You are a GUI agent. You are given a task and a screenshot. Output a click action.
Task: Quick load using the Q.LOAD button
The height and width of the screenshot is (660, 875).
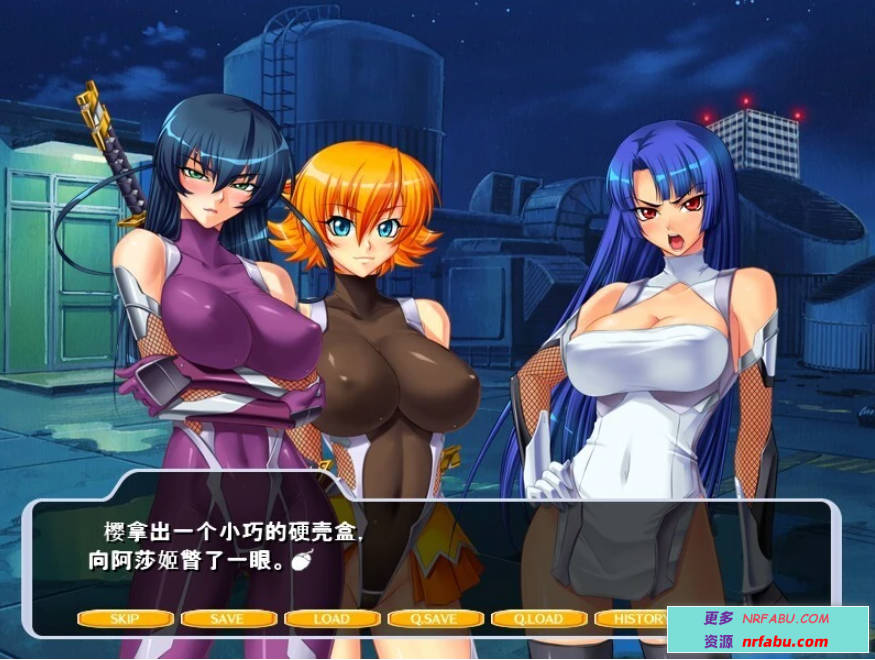click(x=538, y=618)
